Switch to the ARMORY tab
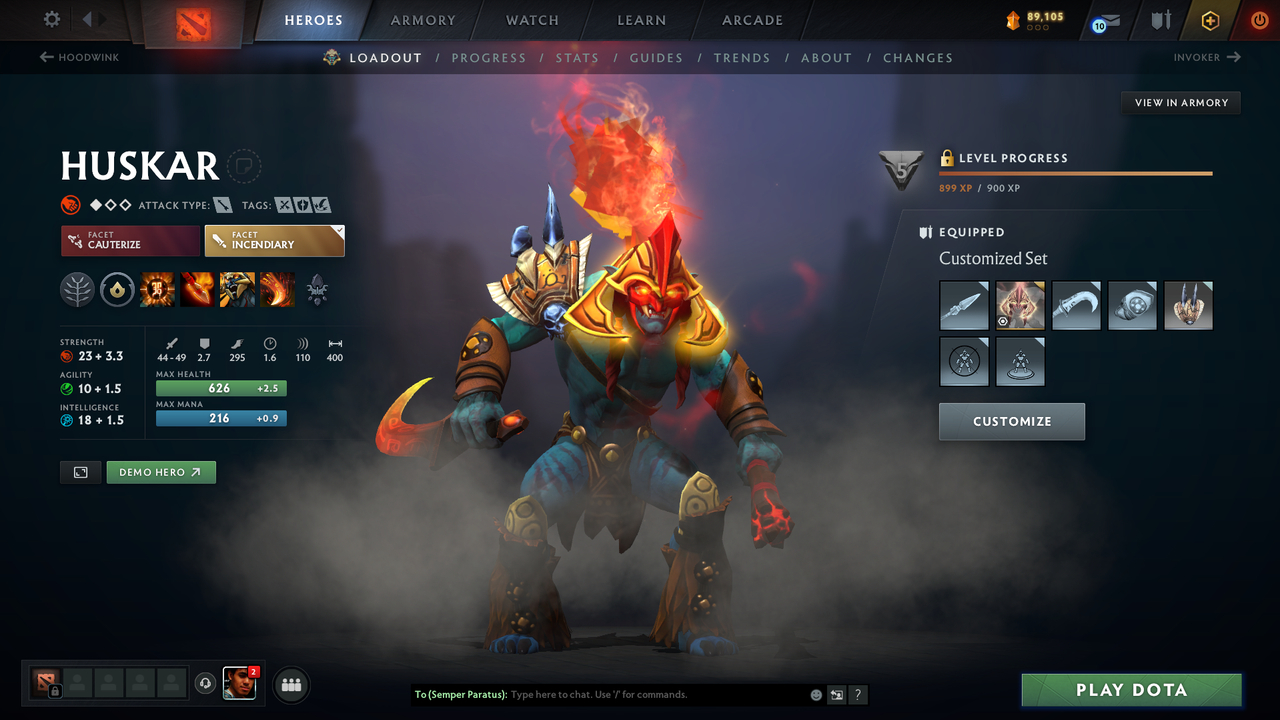 click(x=422, y=20)
